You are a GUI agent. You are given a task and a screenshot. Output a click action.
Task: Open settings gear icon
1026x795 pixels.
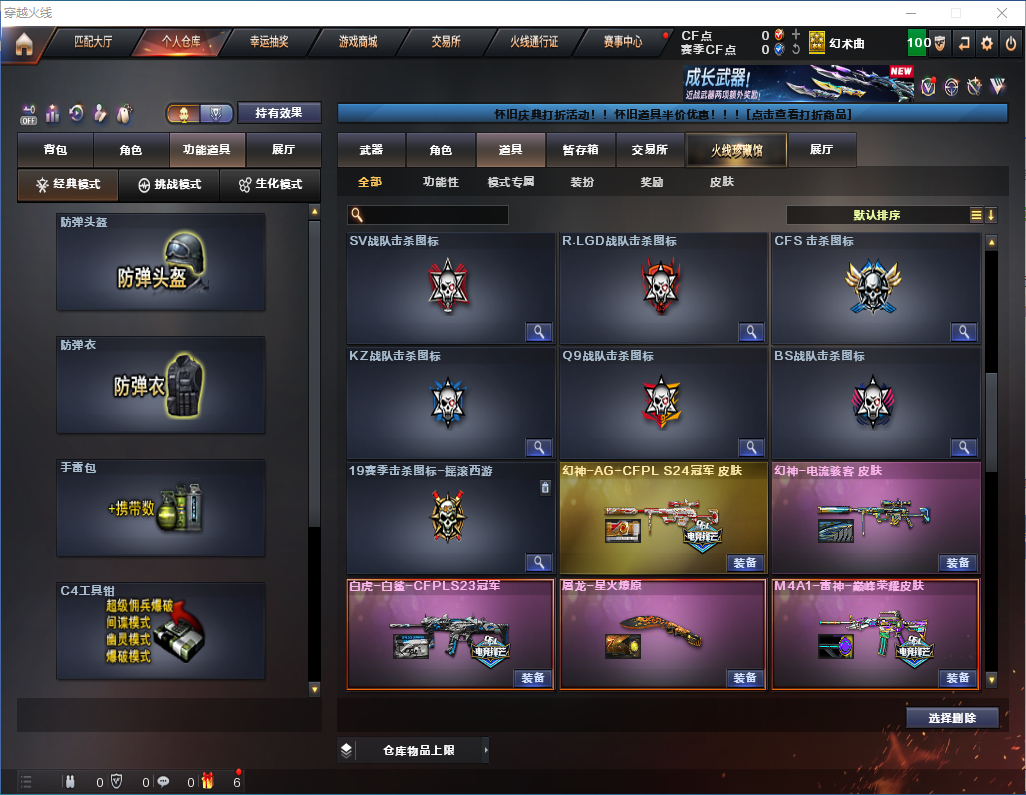[x=987, y=43]
